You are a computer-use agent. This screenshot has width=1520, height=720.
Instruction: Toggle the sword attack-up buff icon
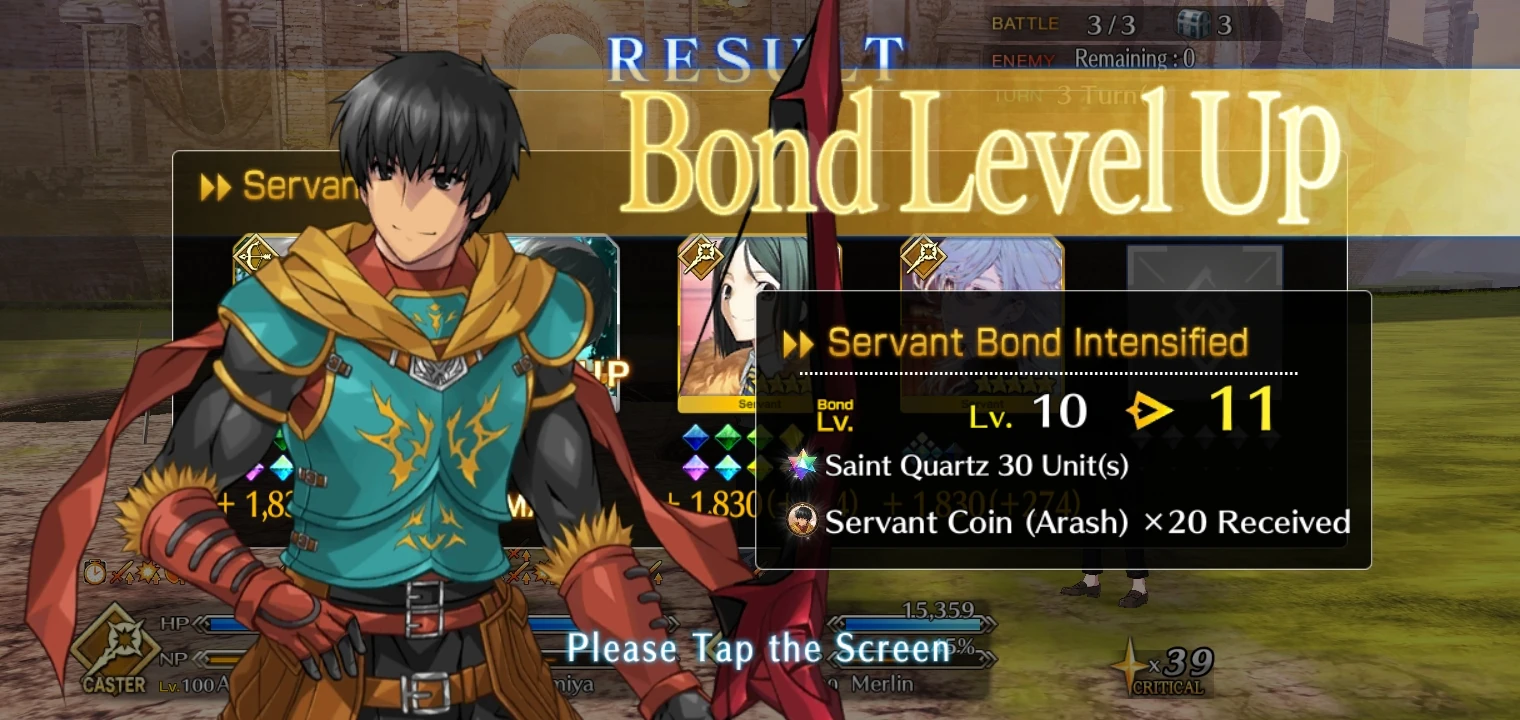[x=119, y=573]
